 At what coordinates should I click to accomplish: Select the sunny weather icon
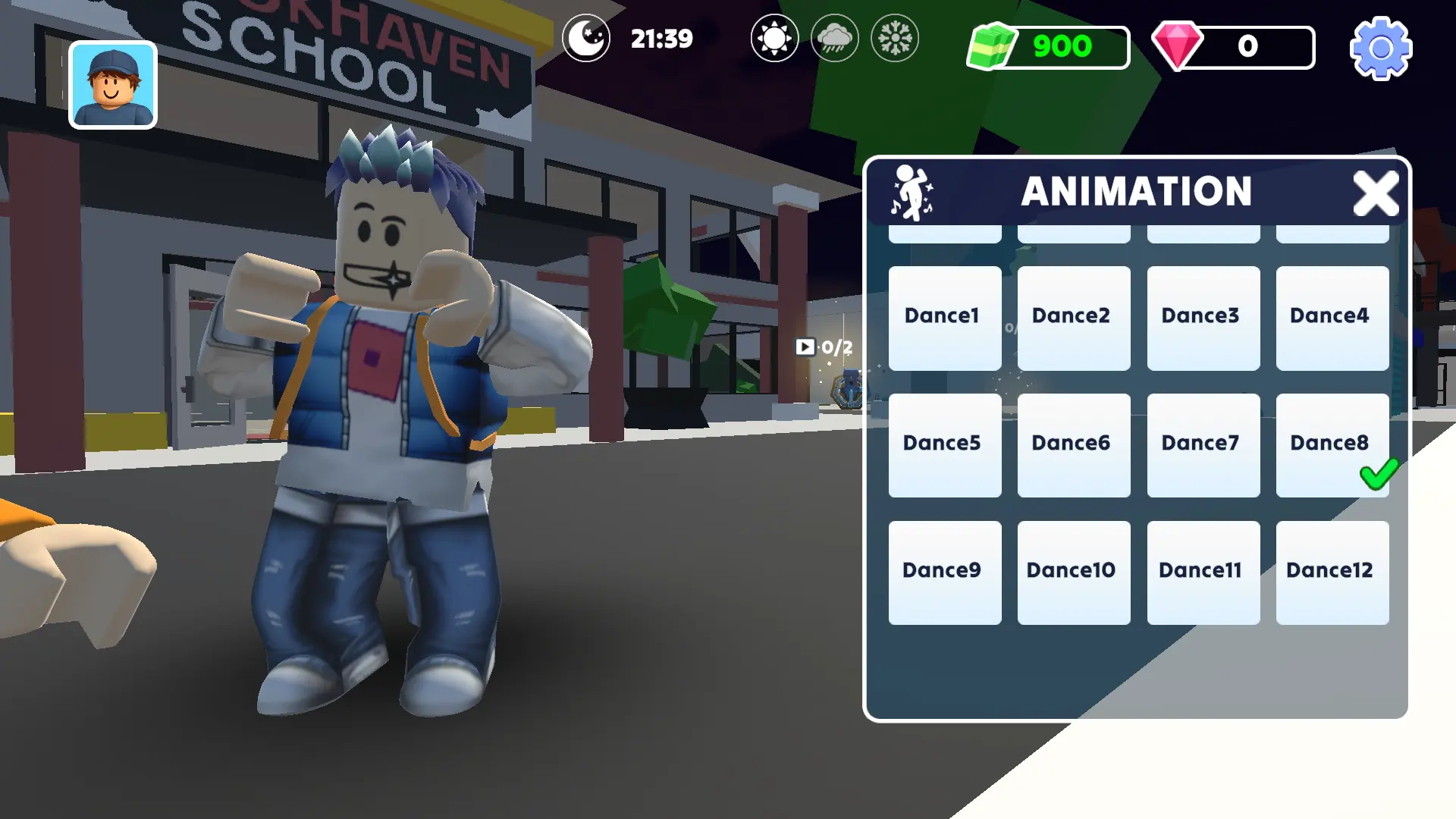click(x=773, y=38)
